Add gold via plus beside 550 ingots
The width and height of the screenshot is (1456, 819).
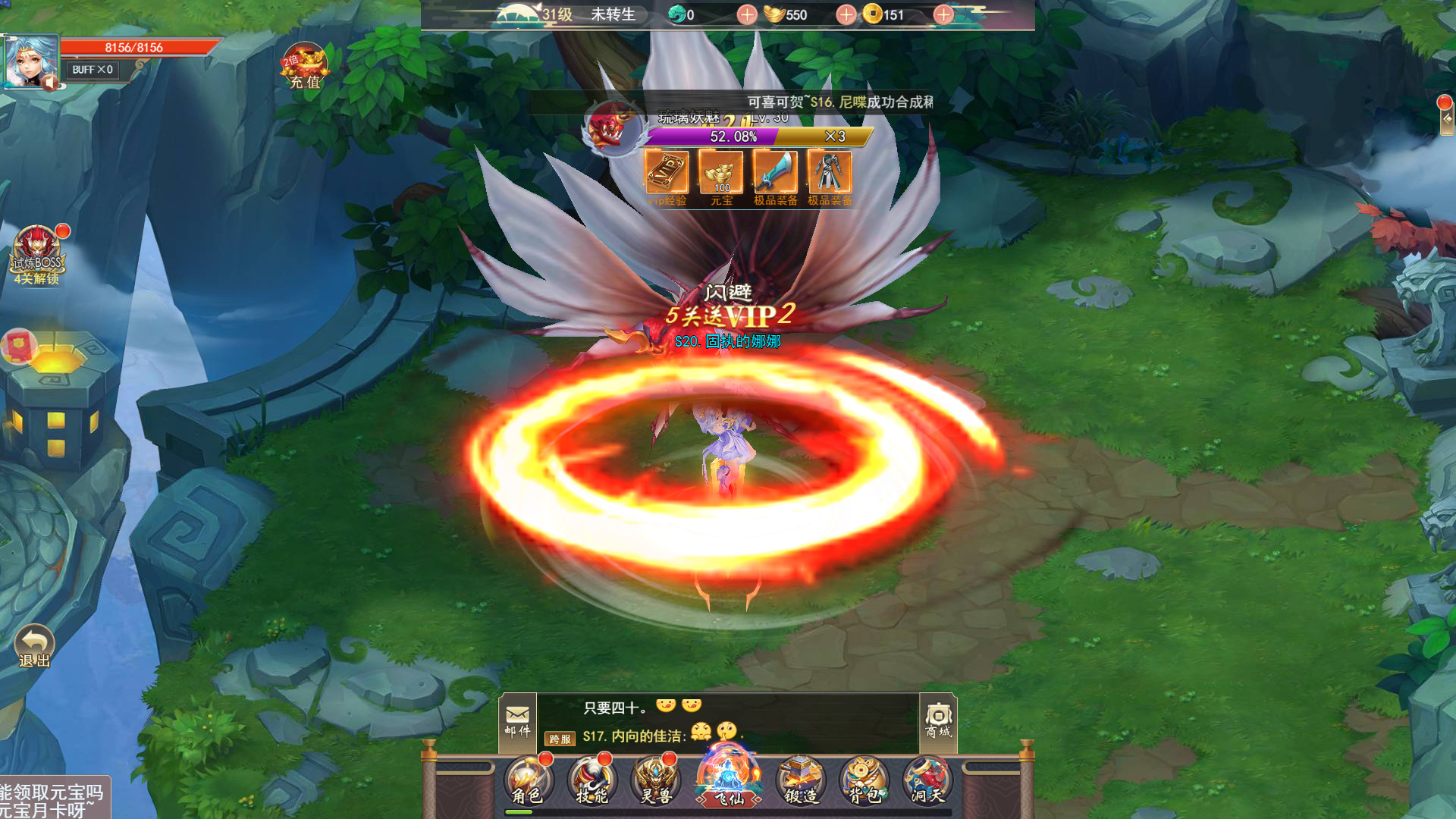[x=844, y=14]
